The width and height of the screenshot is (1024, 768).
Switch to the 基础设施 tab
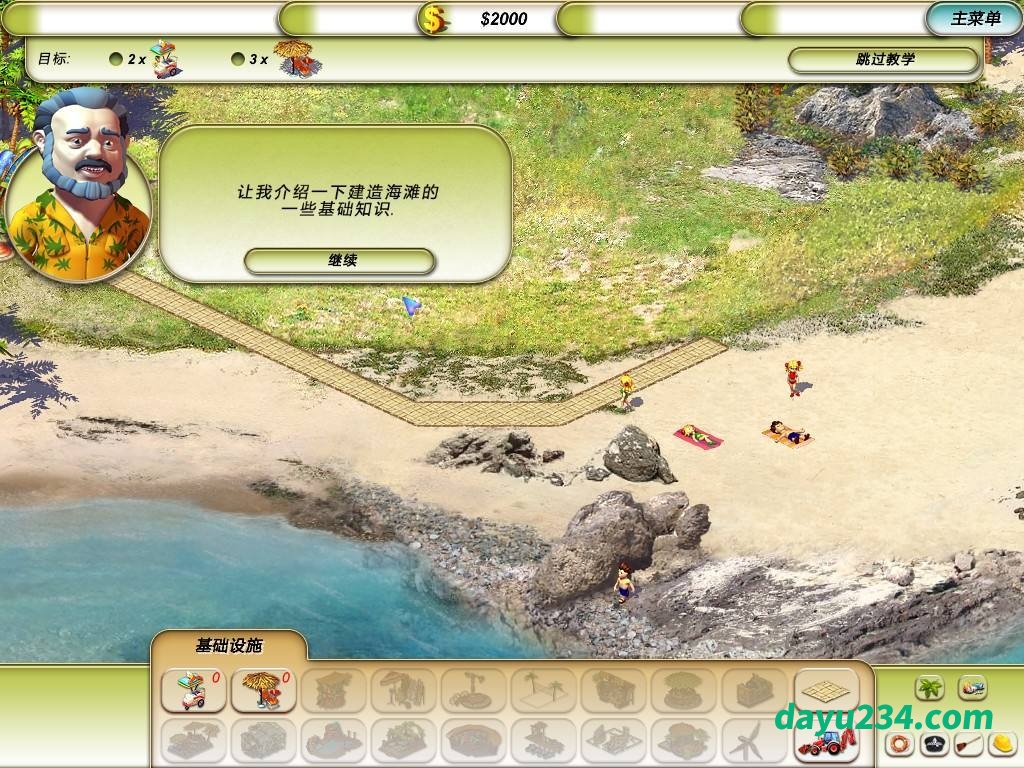228,646
